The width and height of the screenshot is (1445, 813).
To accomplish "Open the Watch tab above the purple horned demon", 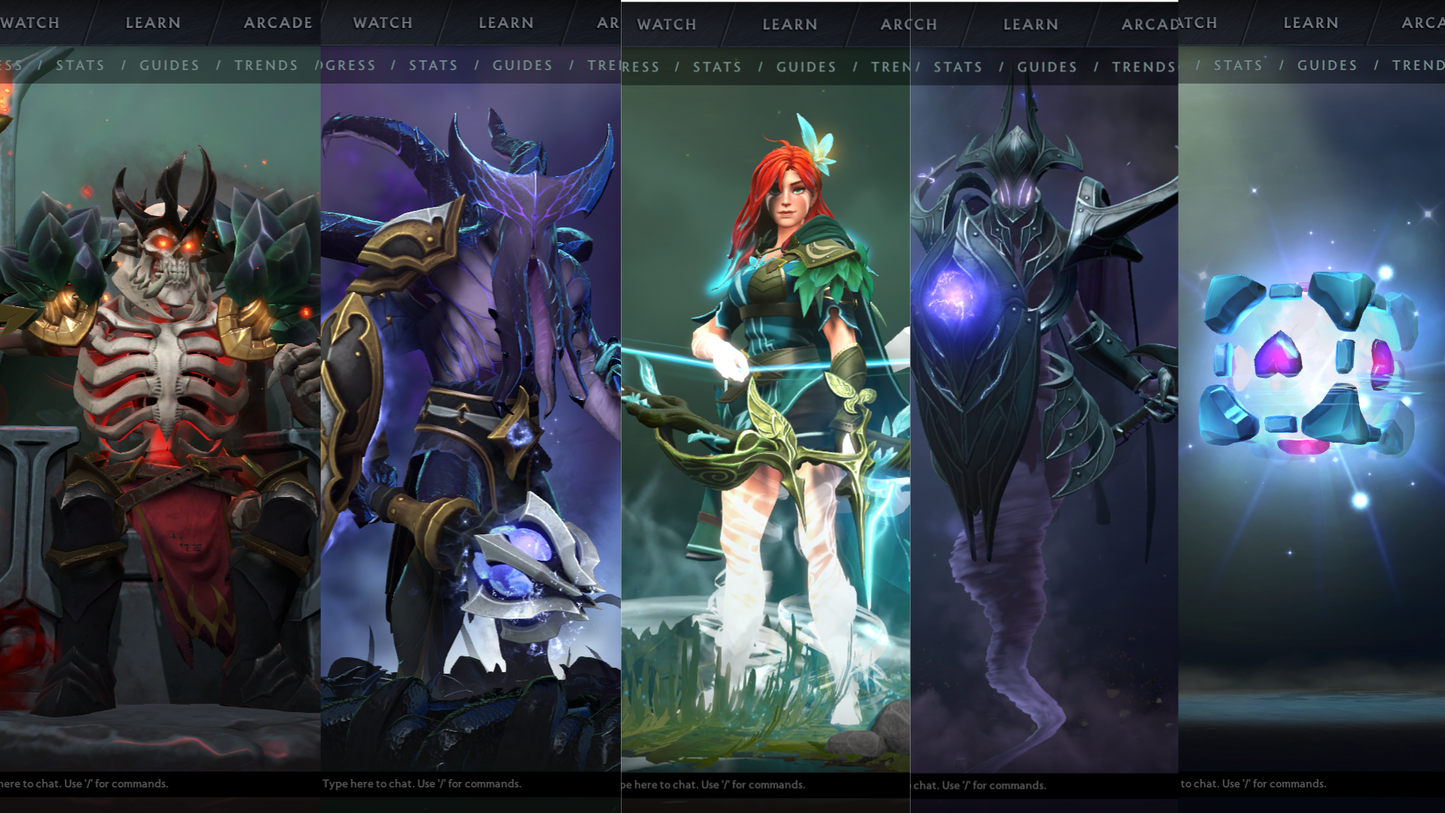I will (x=383, y=22).
